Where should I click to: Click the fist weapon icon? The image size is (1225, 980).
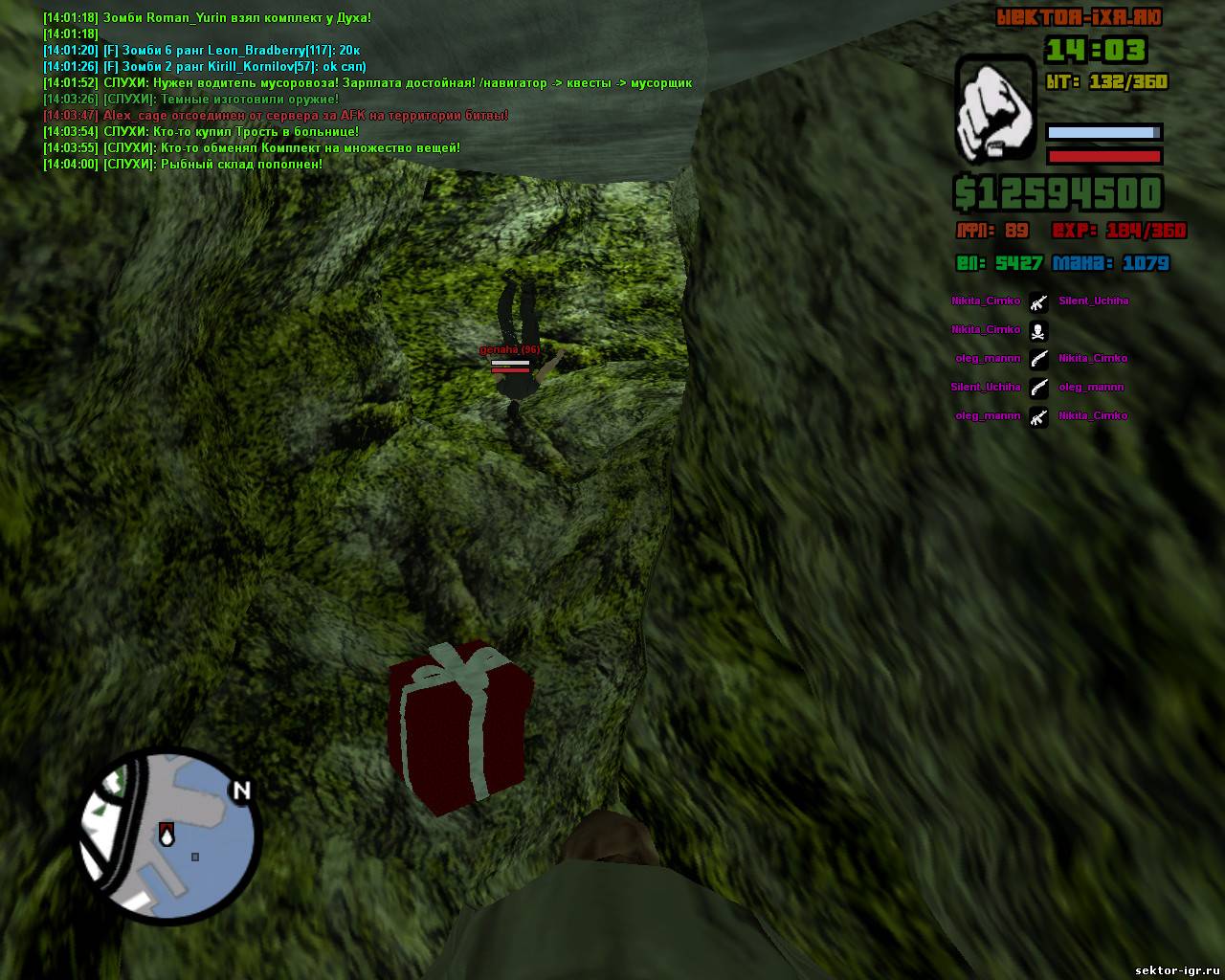pyautogui.click(x=995, y=108)
